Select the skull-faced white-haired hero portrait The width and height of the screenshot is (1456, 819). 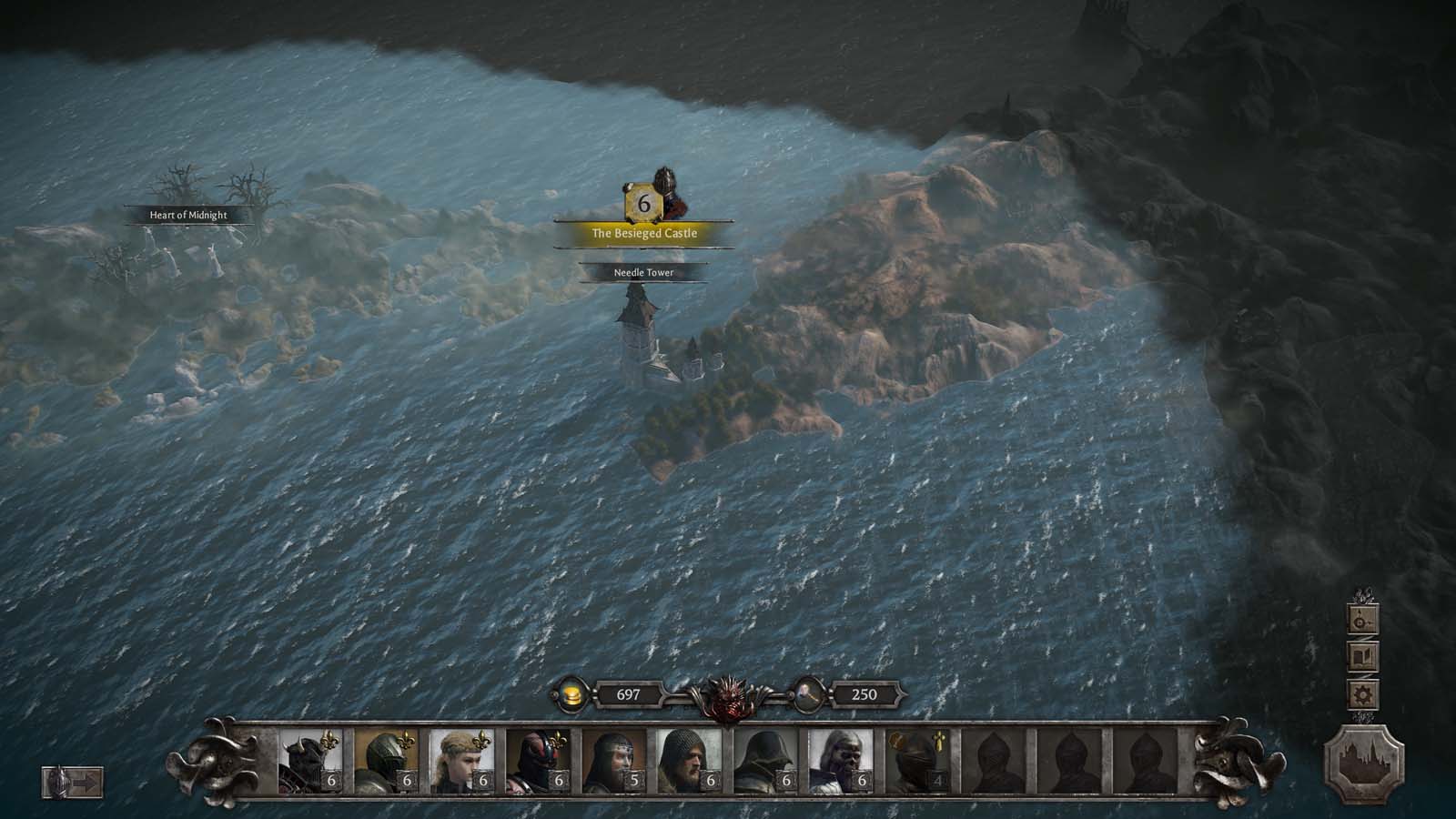pos(841,760)
